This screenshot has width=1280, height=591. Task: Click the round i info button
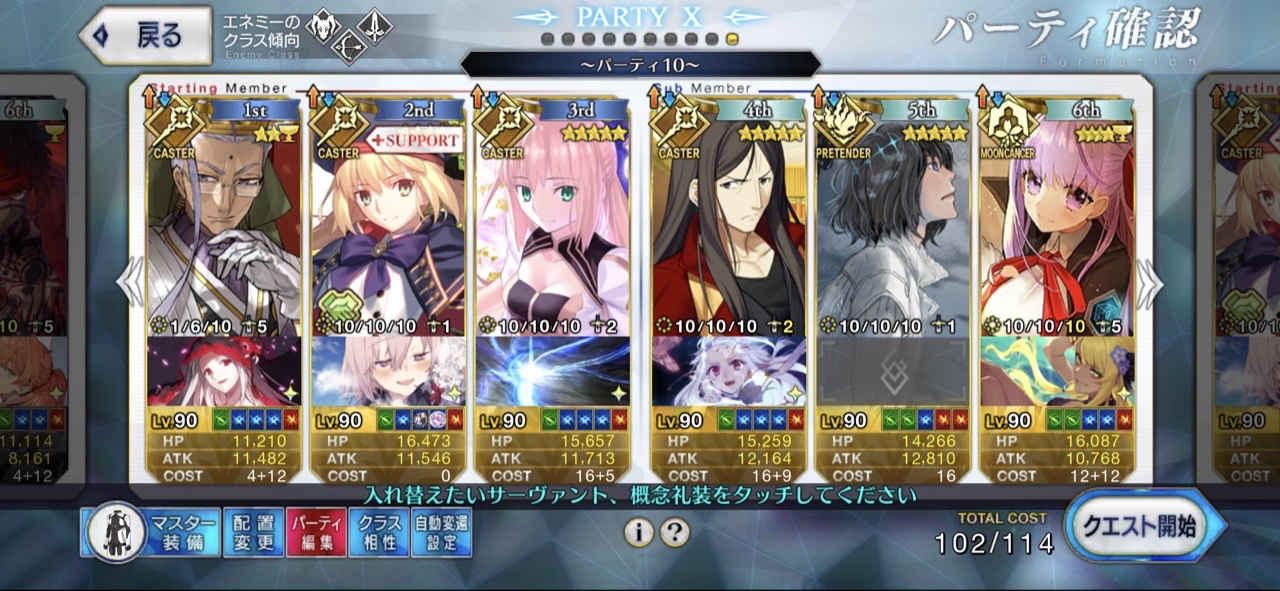638,532
